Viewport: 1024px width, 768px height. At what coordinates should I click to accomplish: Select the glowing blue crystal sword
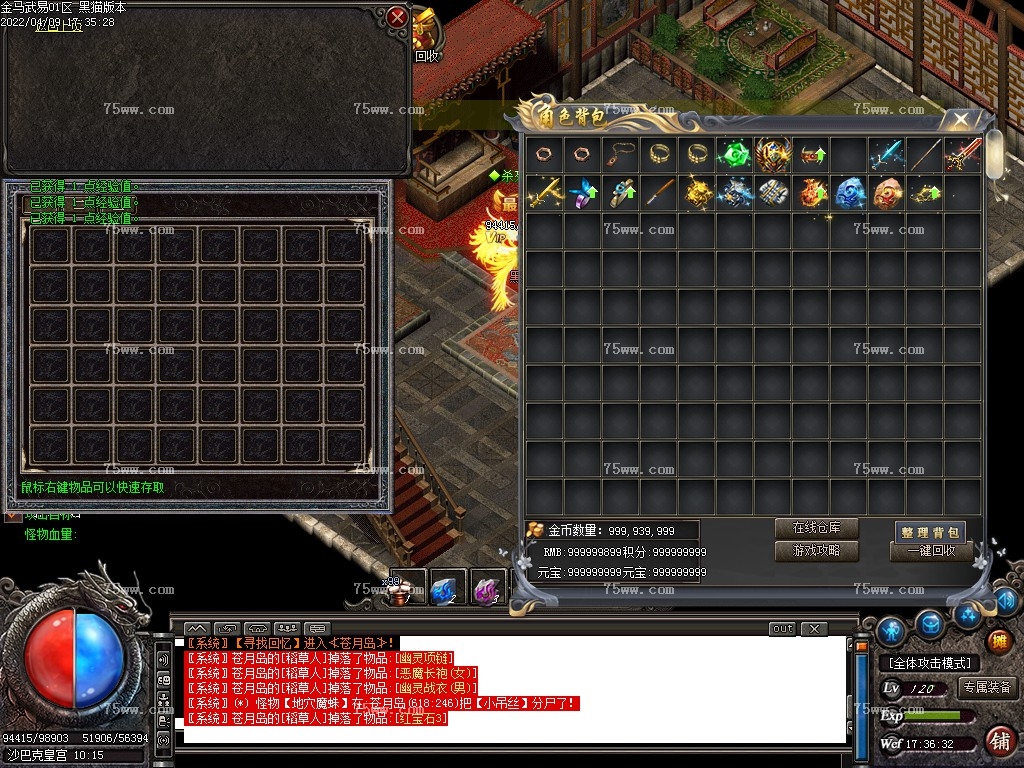[886, 155]
